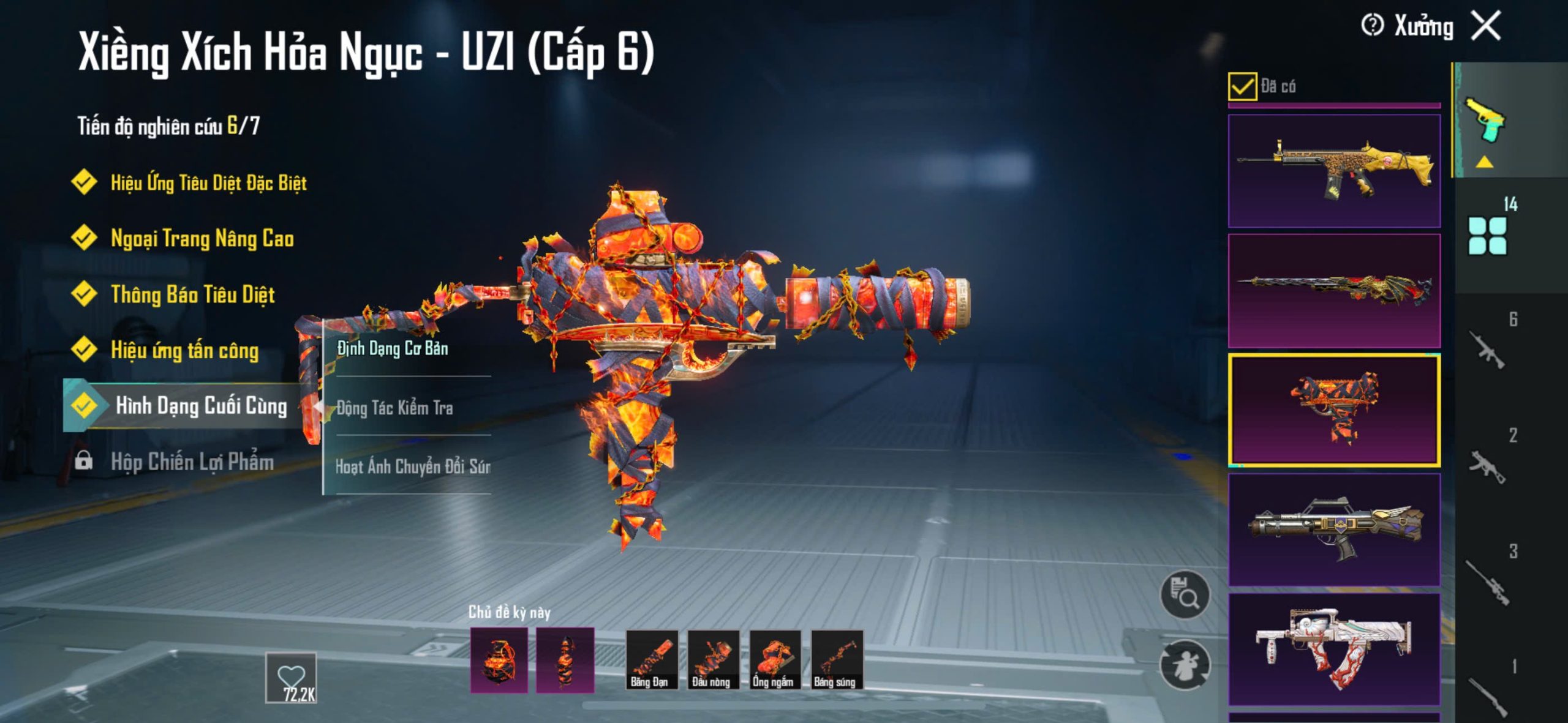Open the Xưởng help icon

(1372, 26)
